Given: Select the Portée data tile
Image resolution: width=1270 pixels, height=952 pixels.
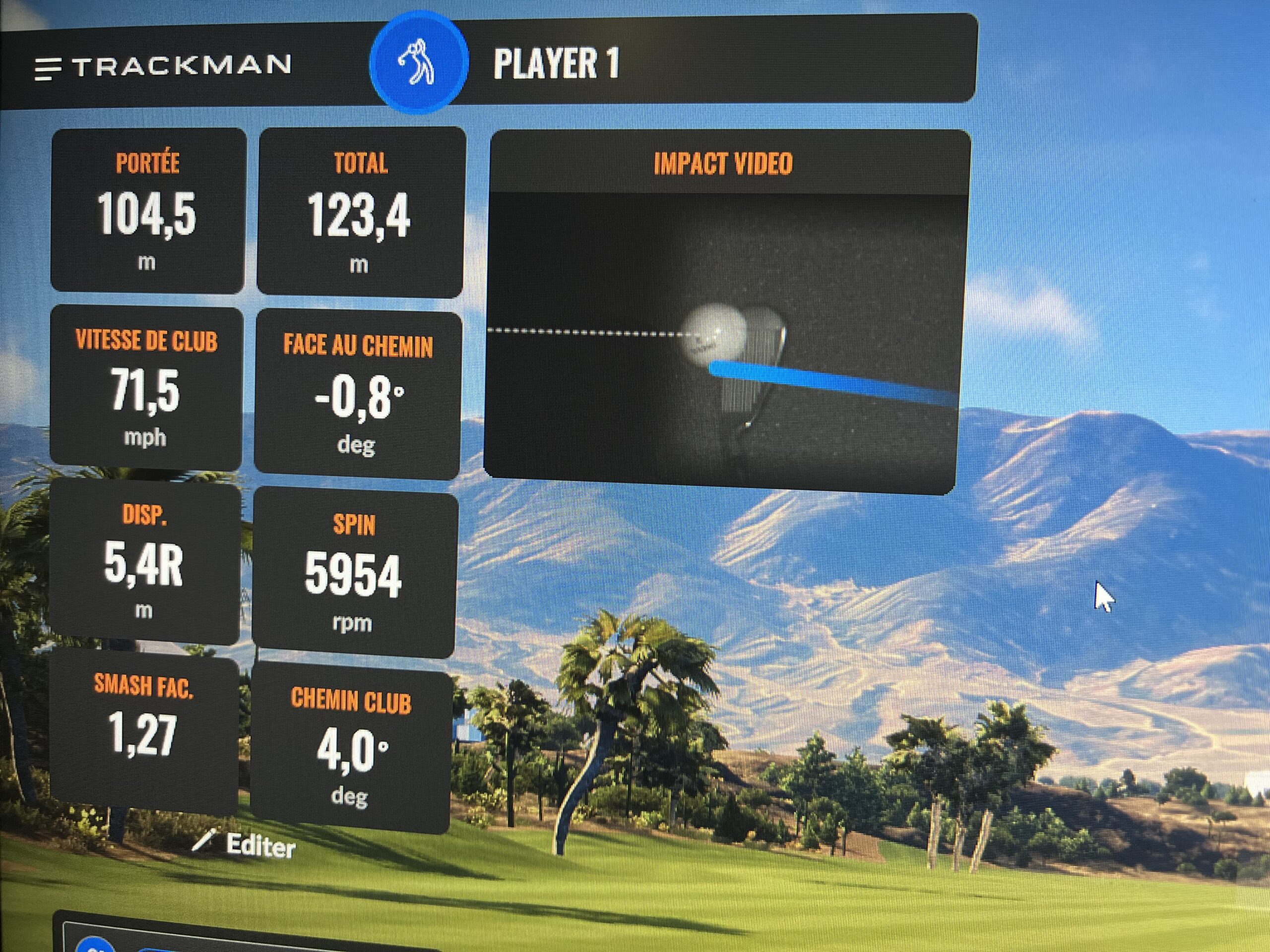Looking at the screenshot, I should pyautogui.click(x=147, y=211).
